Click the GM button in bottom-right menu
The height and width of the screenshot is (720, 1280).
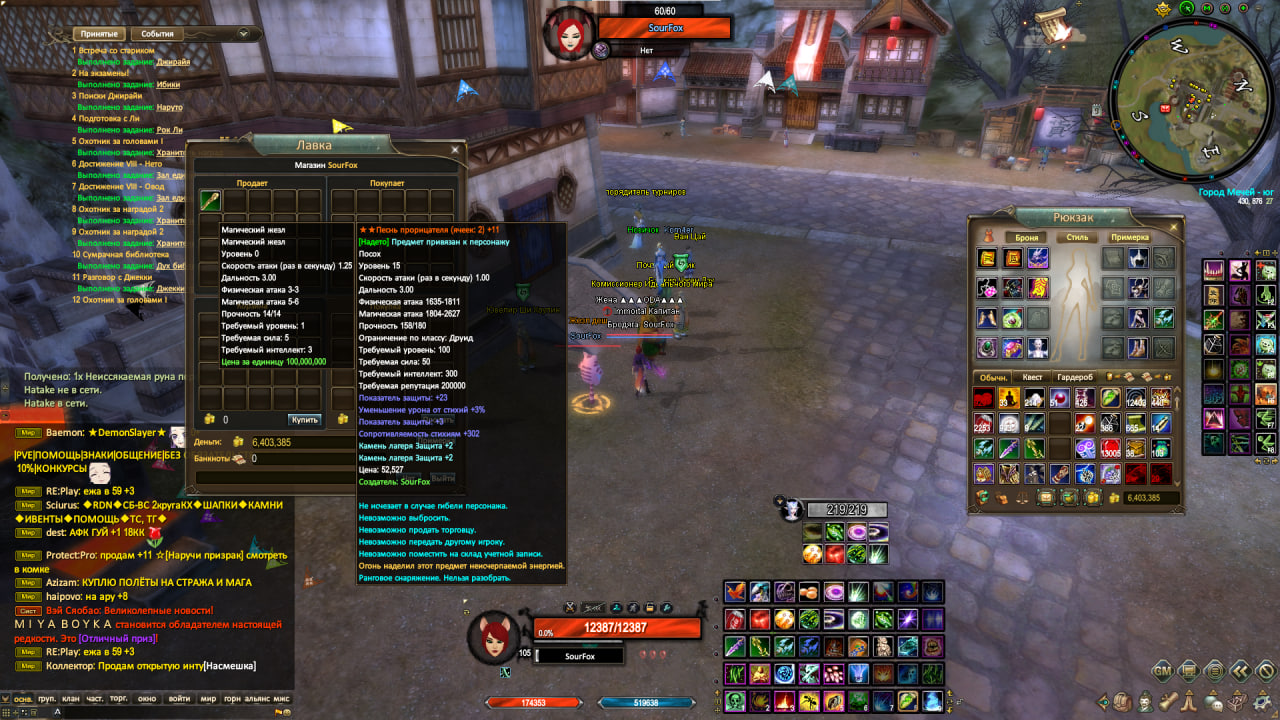click(1162, 670)
